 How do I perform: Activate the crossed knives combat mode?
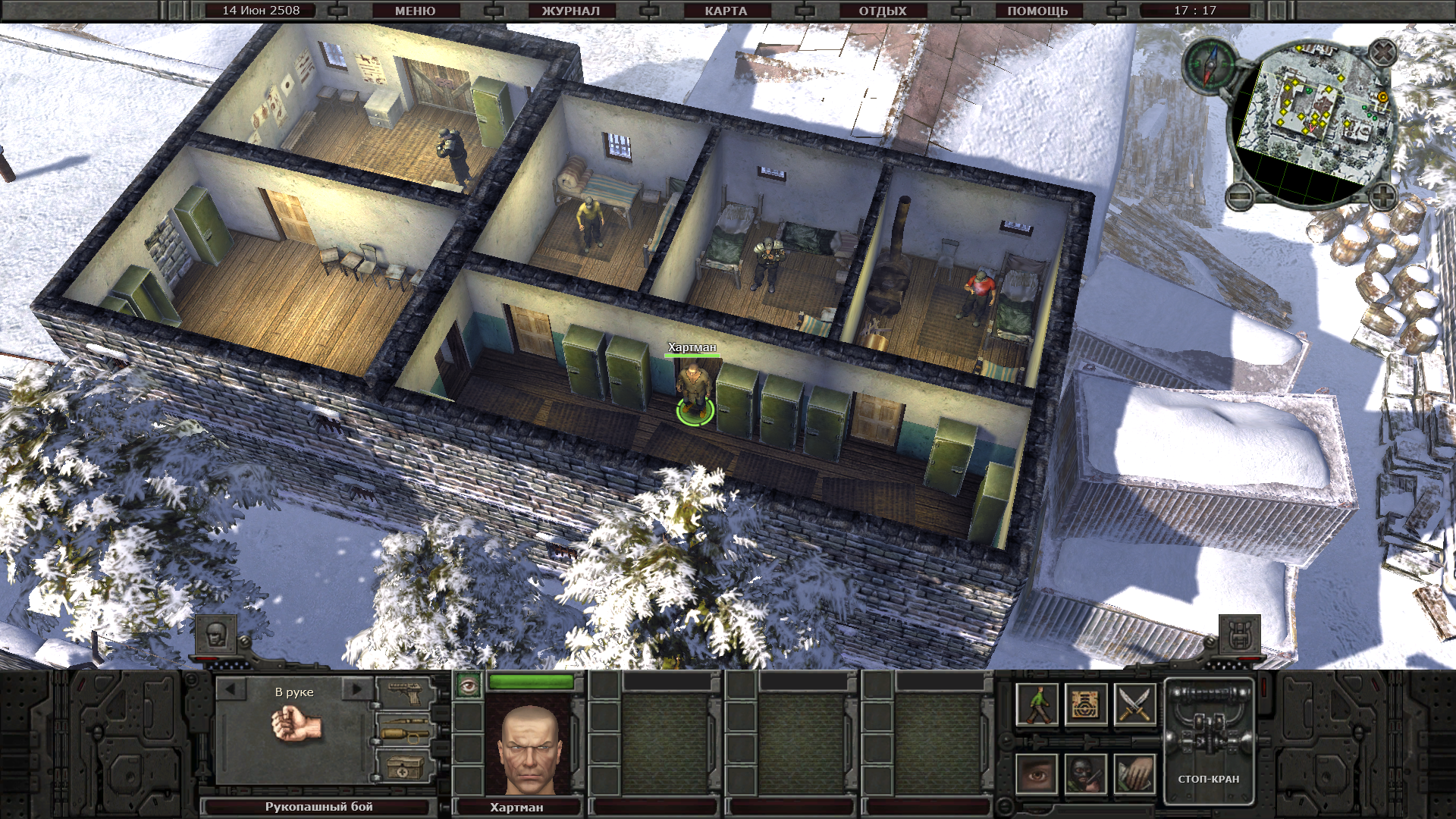pos(1134,704)
